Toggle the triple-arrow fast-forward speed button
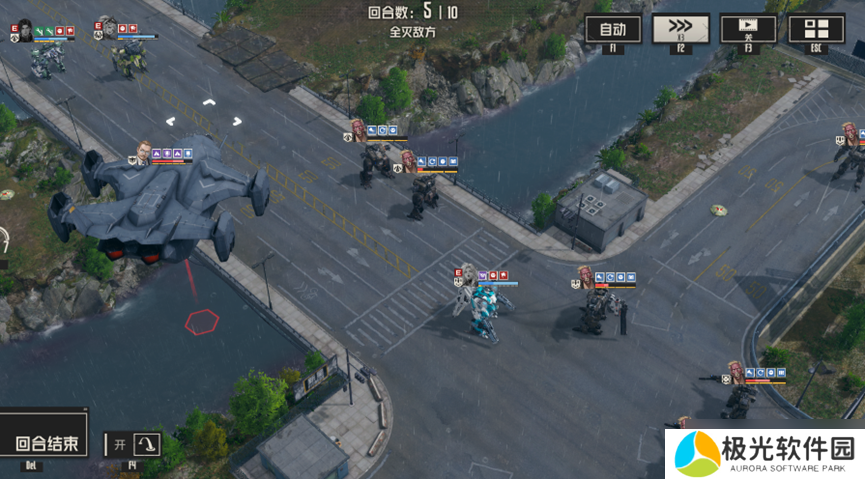865x479 pixels. [680, 29]
